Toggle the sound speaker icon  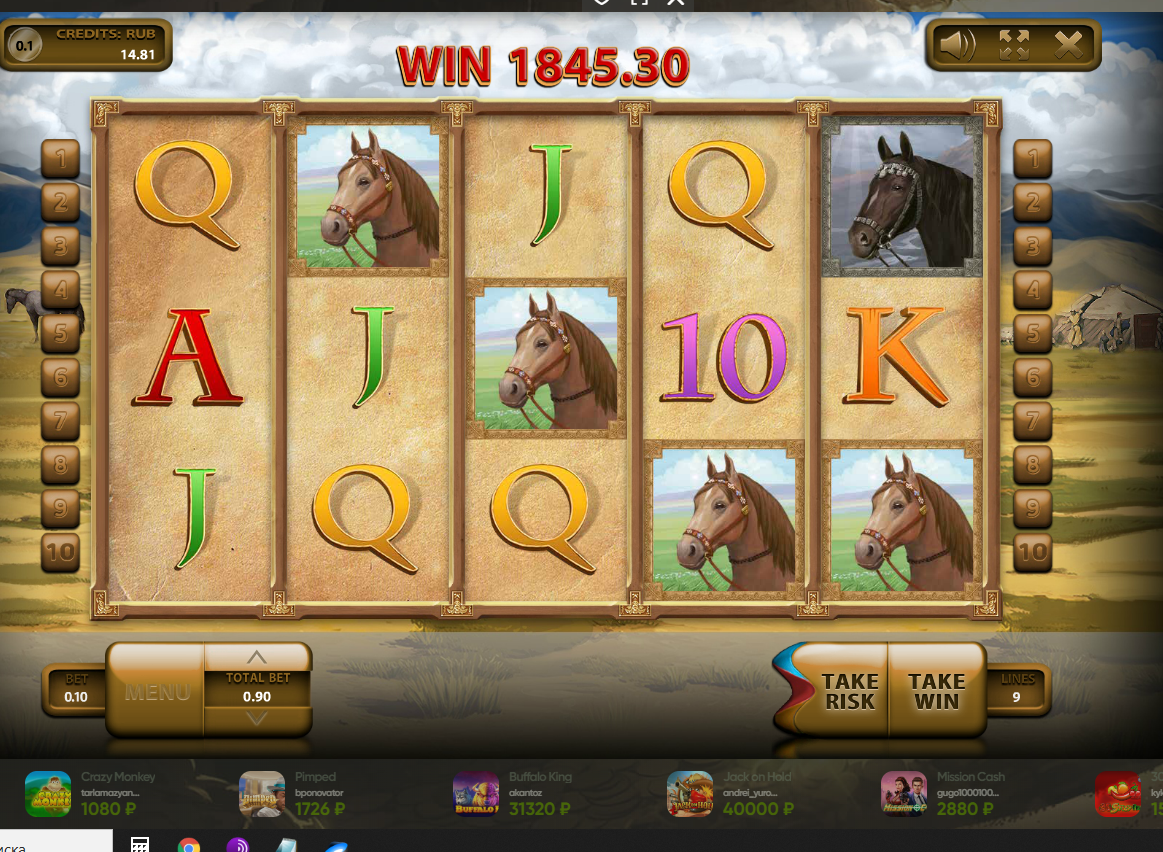pyautogui.click(x=957, y=45)
